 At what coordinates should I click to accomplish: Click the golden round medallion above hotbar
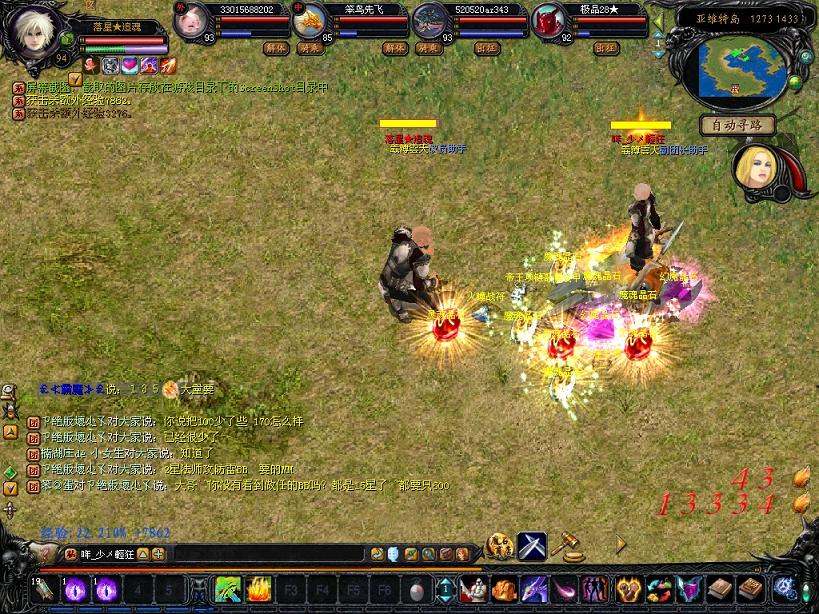pos(499,546)
